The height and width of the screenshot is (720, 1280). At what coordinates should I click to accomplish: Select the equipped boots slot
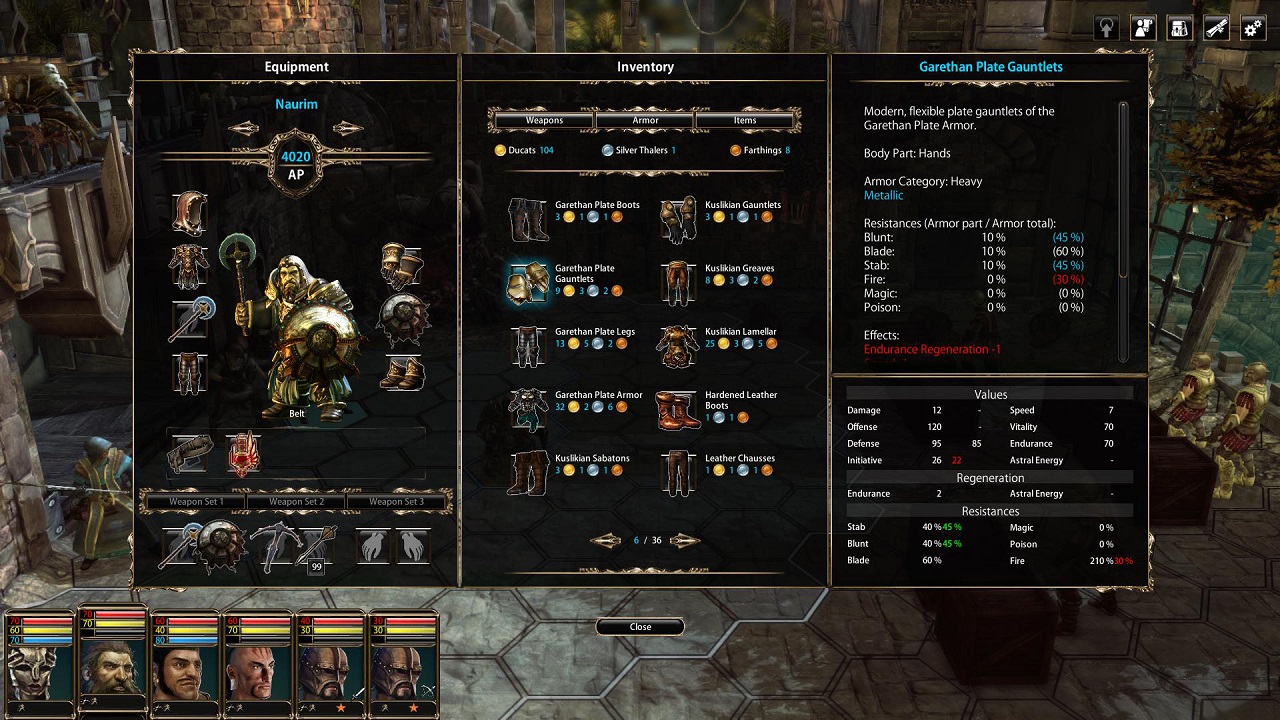[x=404, y=375]
